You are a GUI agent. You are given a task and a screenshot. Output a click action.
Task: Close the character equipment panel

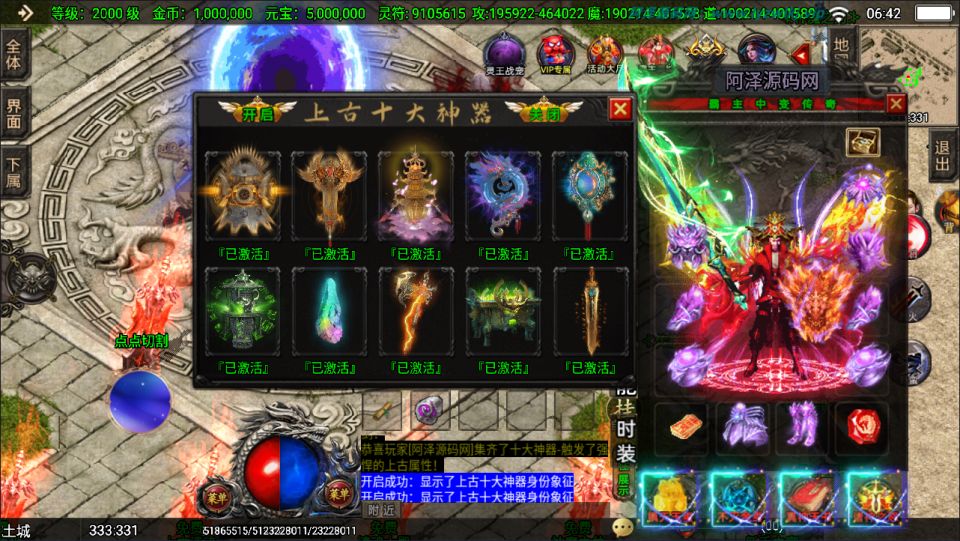click(895, 103)
